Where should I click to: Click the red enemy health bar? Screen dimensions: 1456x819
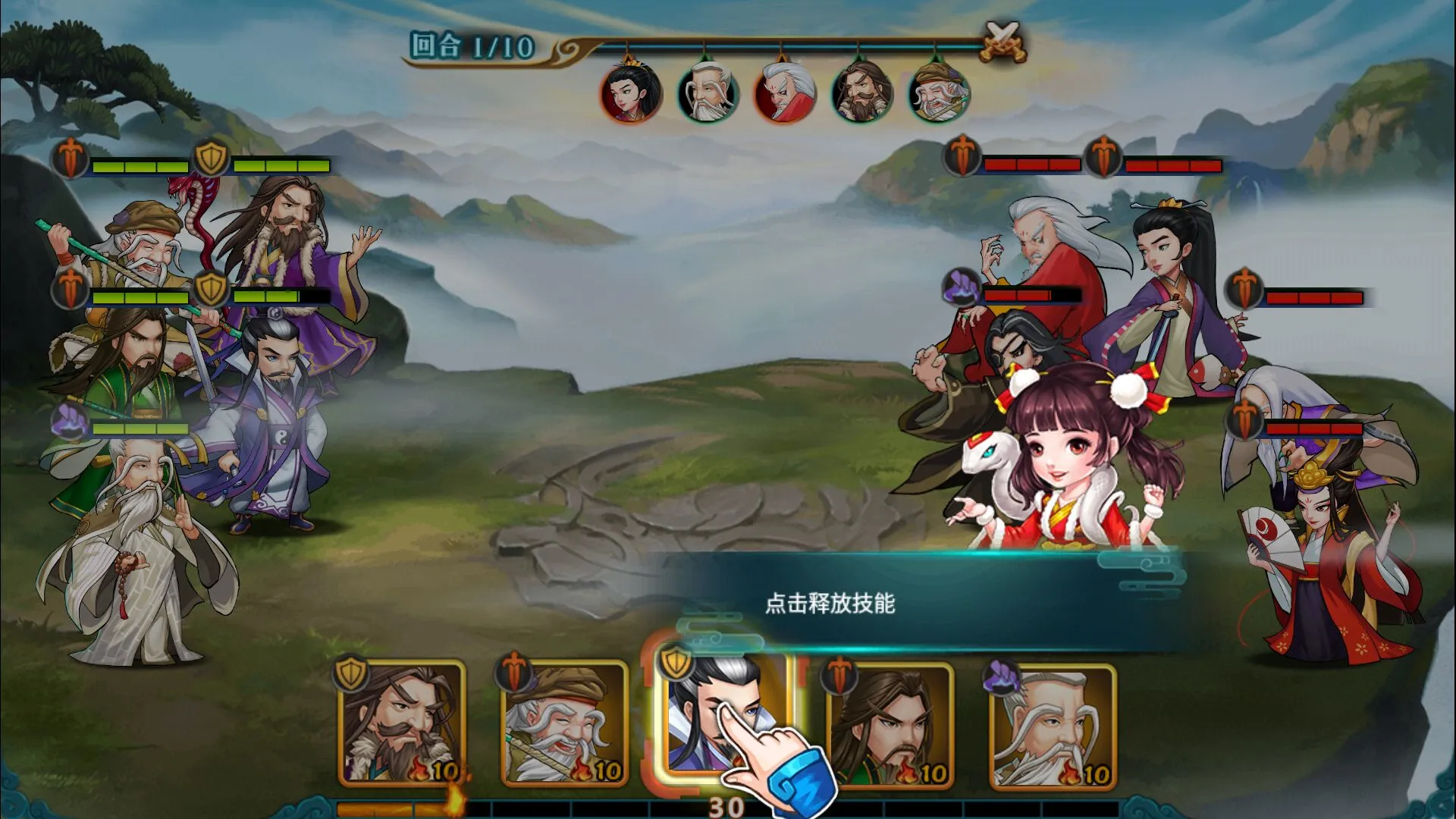click(x=1031, y=162)
